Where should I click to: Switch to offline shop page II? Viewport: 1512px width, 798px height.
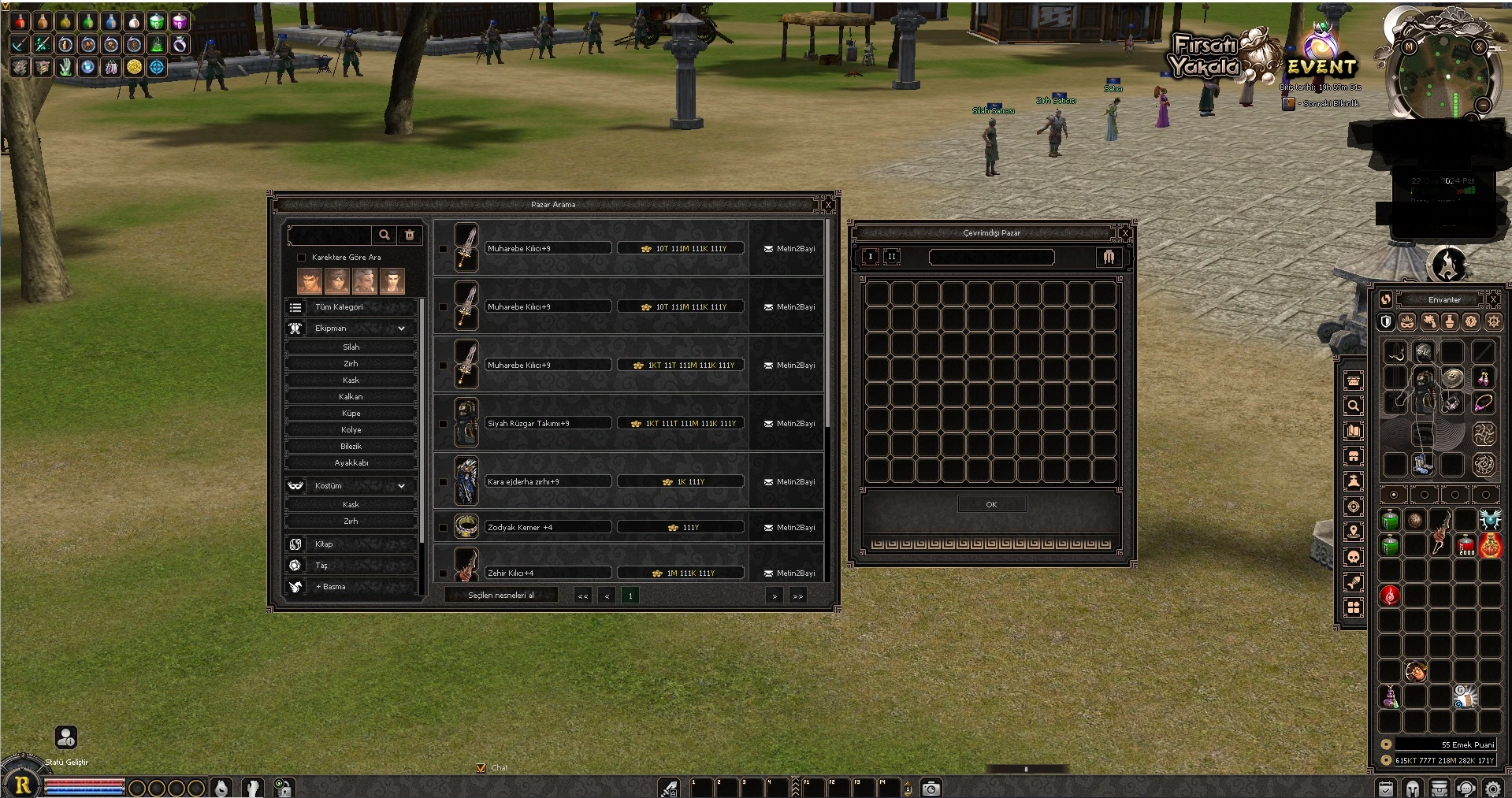[x=892, y=257]
